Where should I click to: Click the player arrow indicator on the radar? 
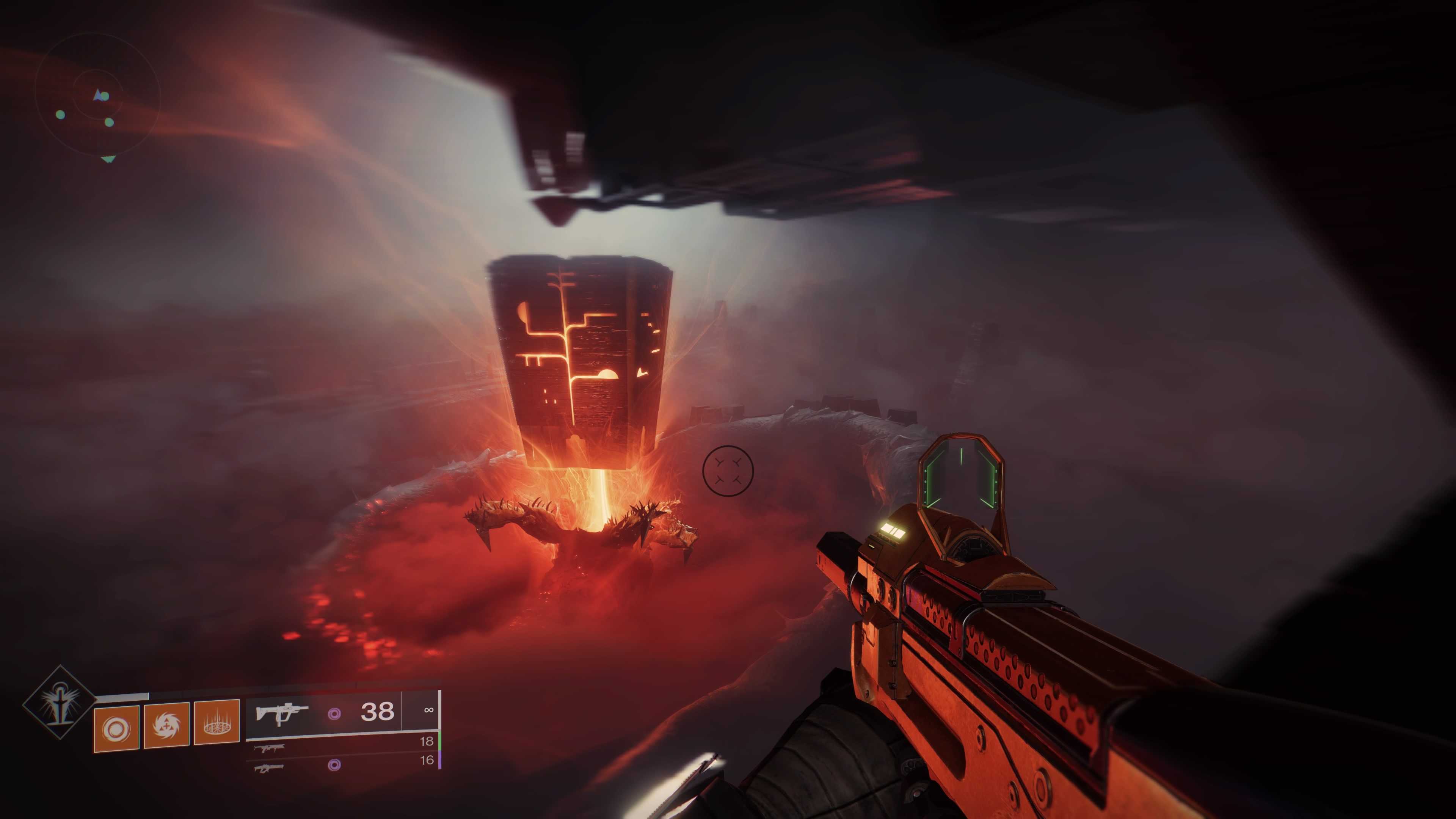[97, 94]
